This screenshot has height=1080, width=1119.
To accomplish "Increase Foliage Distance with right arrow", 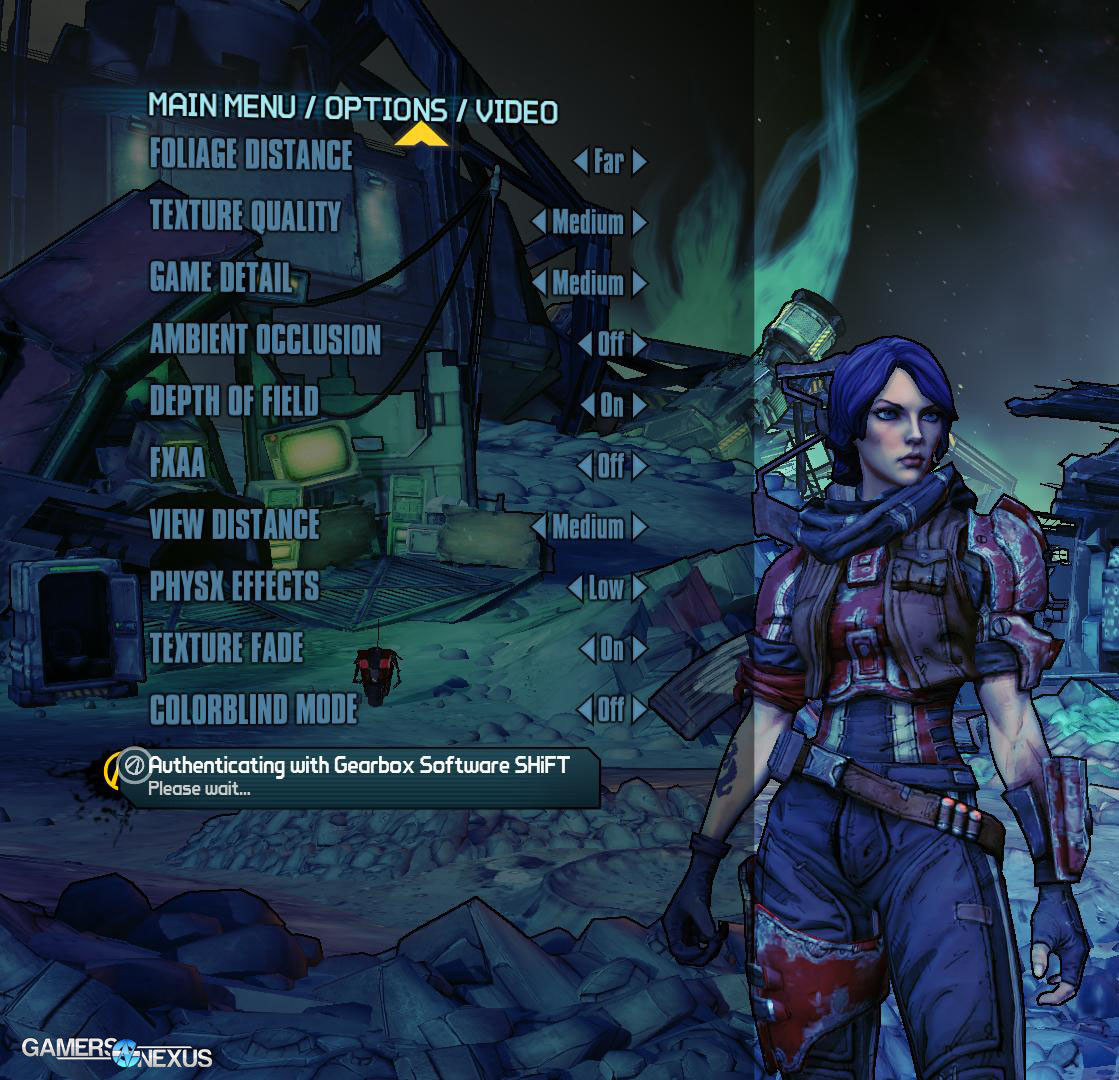I will [x=640, y=161].
